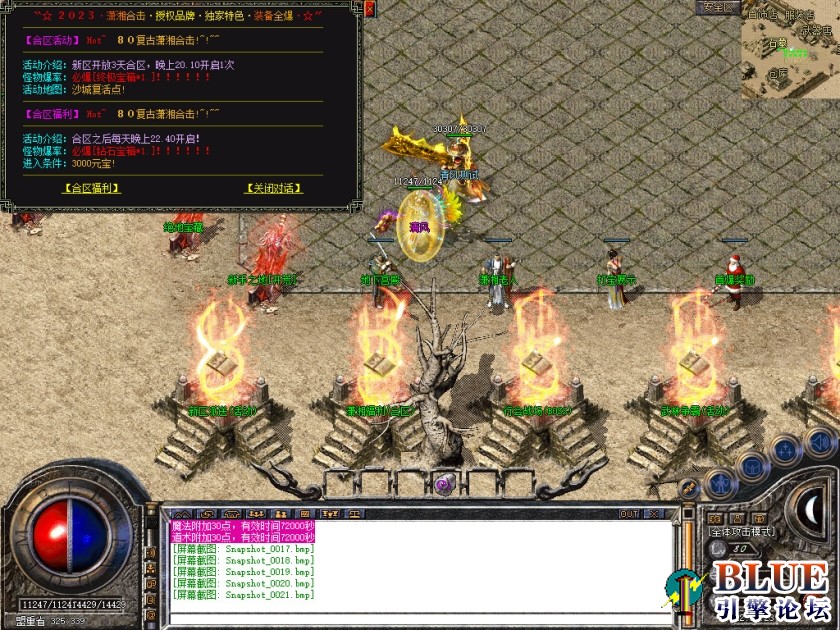Click the OUT button above chat box
Viewport: 840px width, 630px height.
(x=628, y=514)
